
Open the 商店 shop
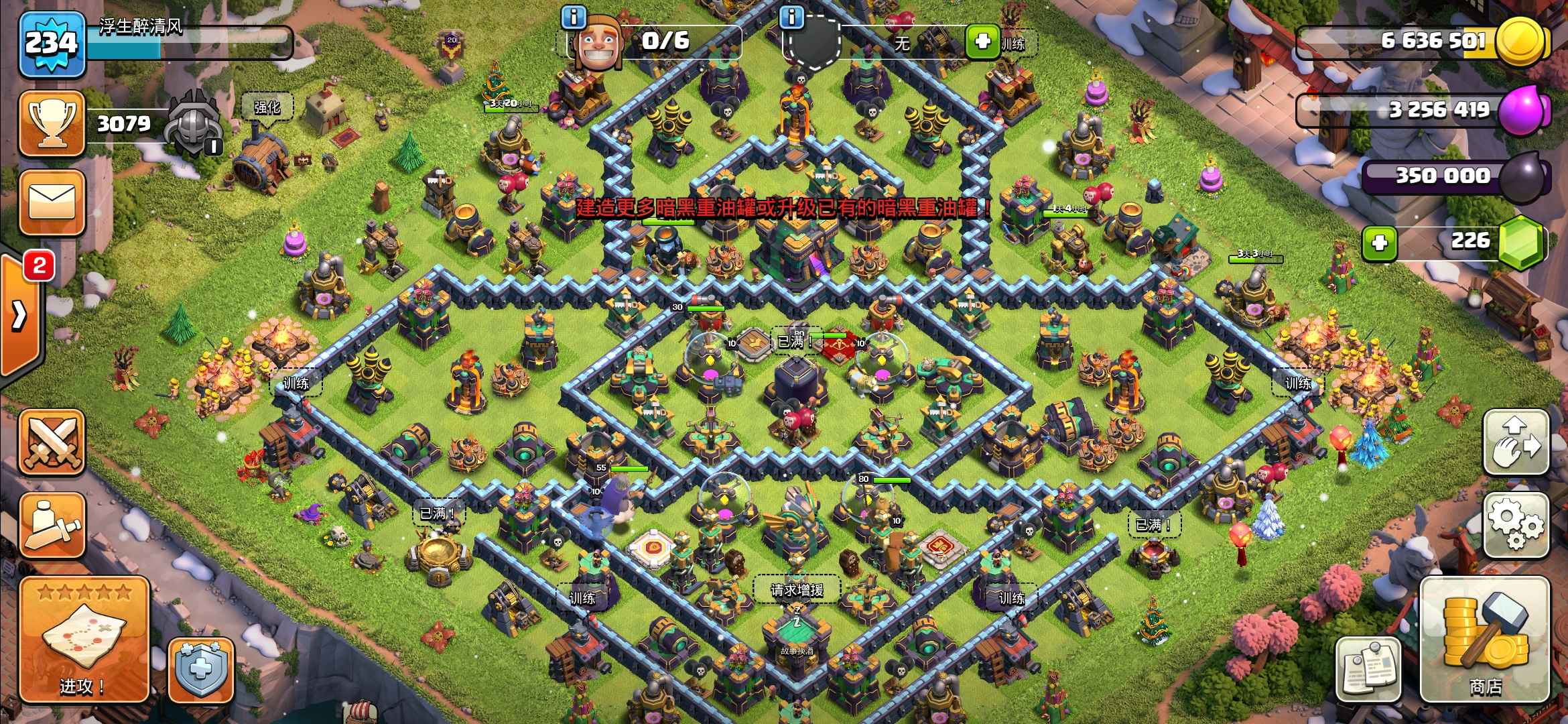pos(1485,640)
